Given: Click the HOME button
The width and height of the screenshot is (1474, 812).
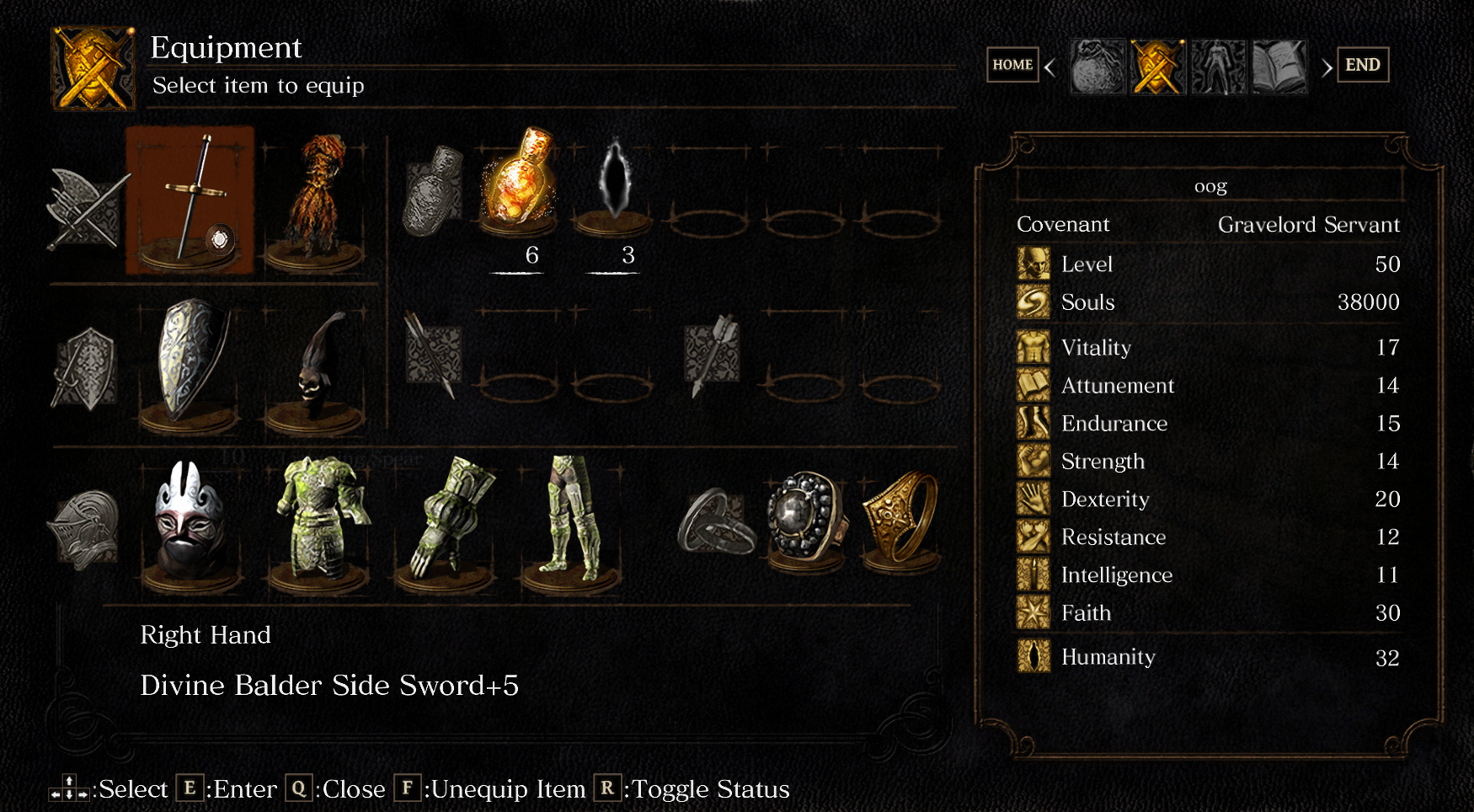Looking at the screenshot, I should tap(1012, 65).
